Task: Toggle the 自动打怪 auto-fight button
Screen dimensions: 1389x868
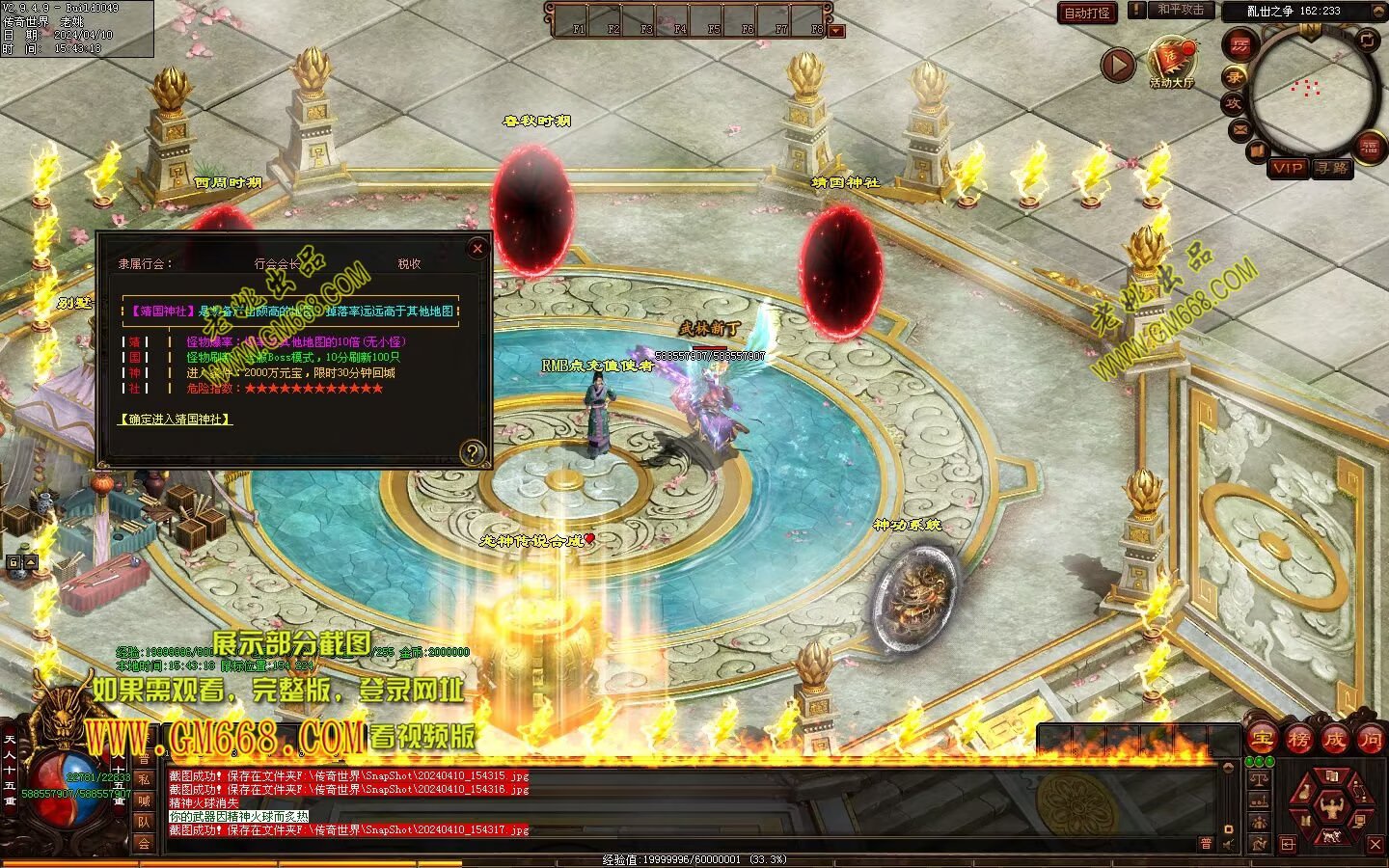Action: pos(1087,13)
